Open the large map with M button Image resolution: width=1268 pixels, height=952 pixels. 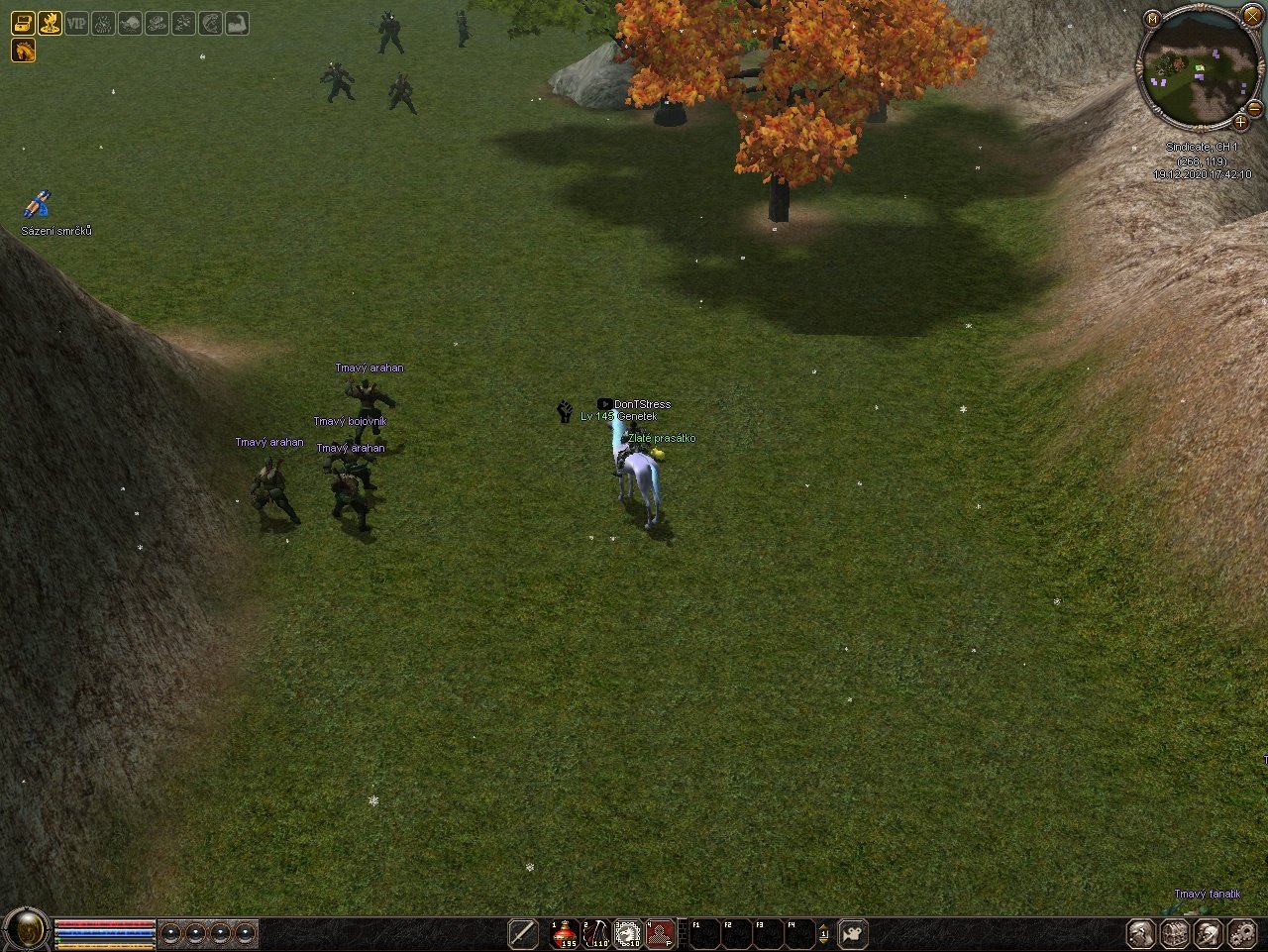pyautogui.click(x=1151, y=19)
